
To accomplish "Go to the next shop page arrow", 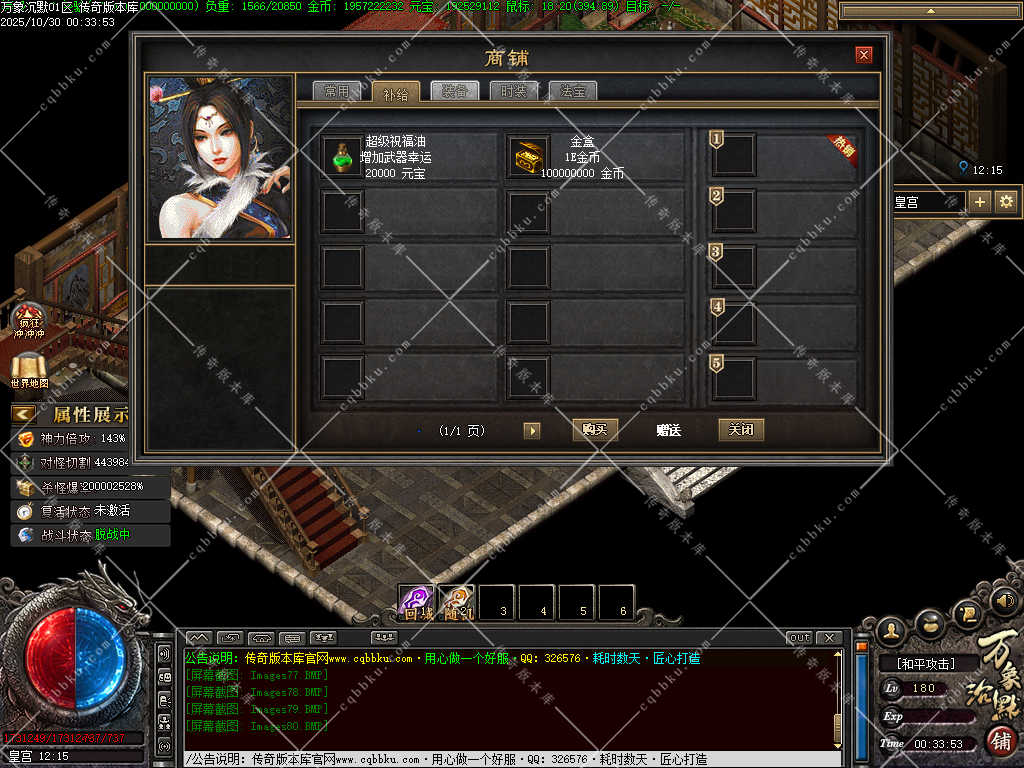I will pyautogui.click(x=532, y=430).
